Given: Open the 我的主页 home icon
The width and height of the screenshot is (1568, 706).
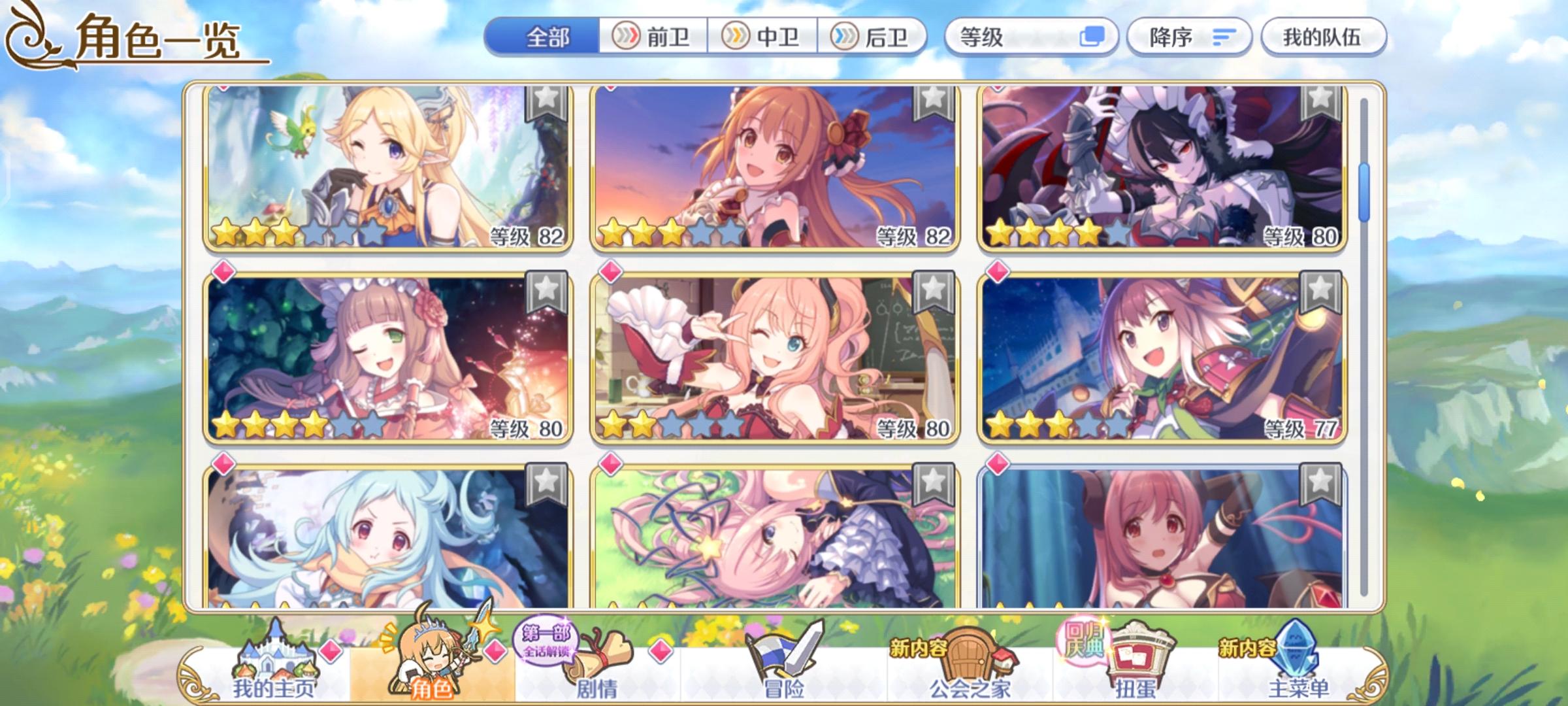Looking at the screenshot, I should [x=274, y=673].
